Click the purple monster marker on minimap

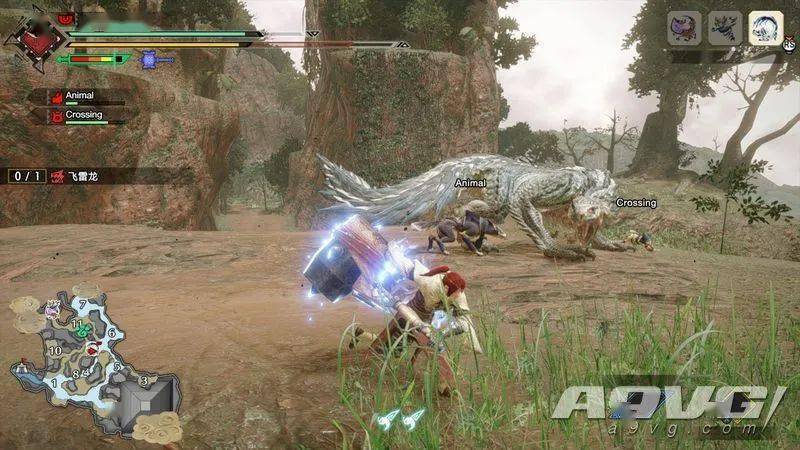point(52,311)
